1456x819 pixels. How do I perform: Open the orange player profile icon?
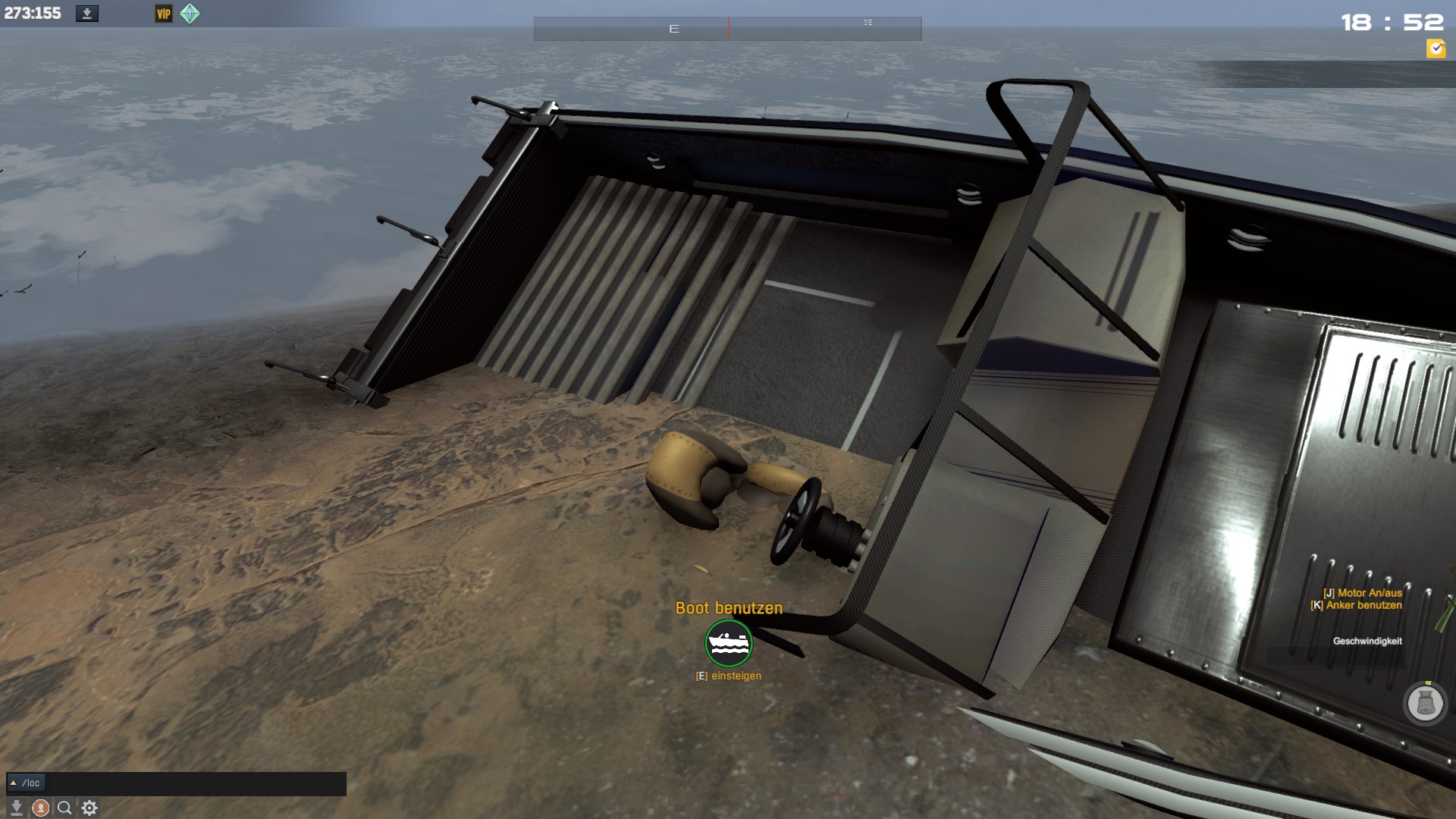click(x=41, y=808)
